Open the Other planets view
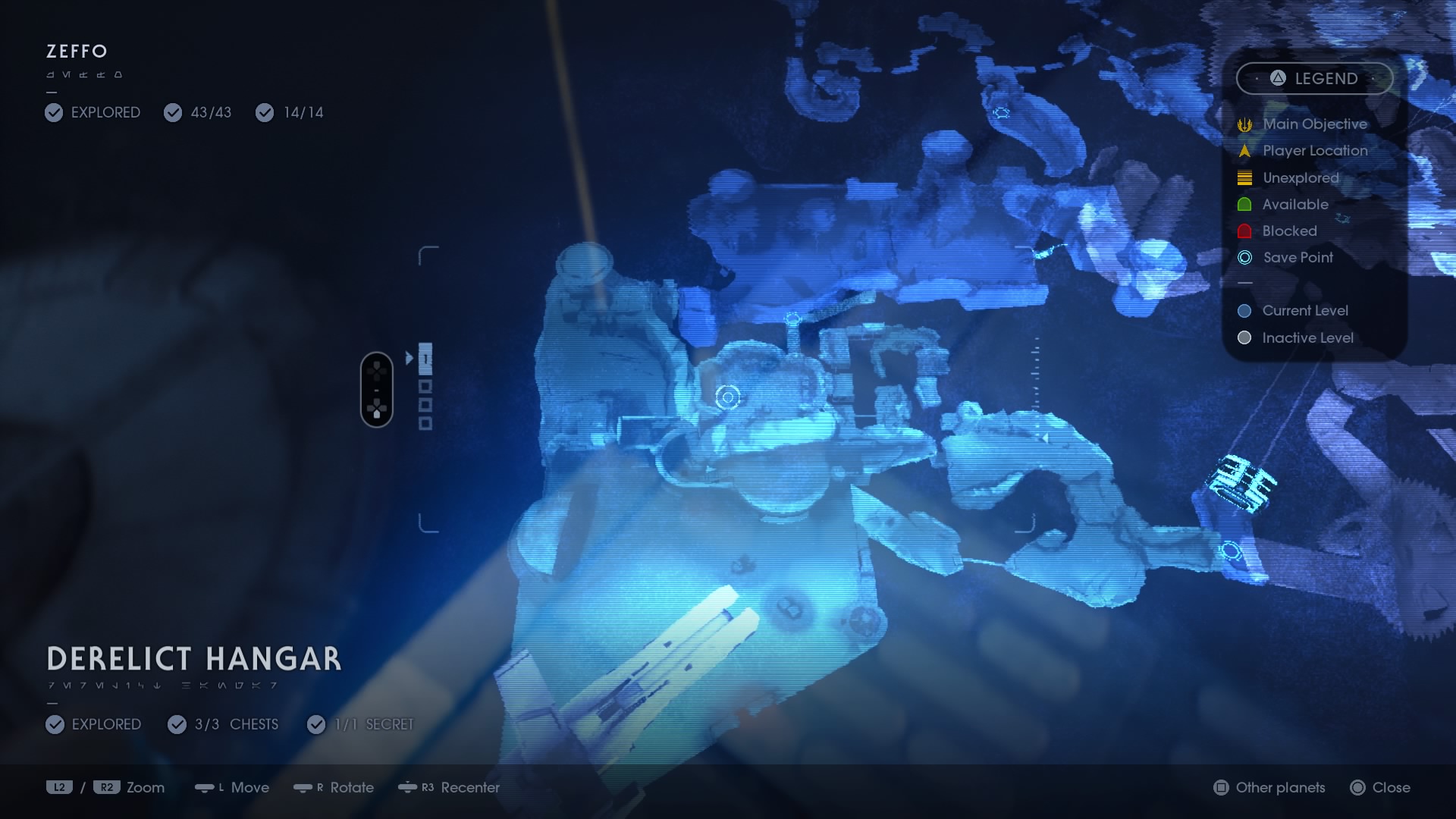Screen dimensions: 1456x819 click(1267, 788)
